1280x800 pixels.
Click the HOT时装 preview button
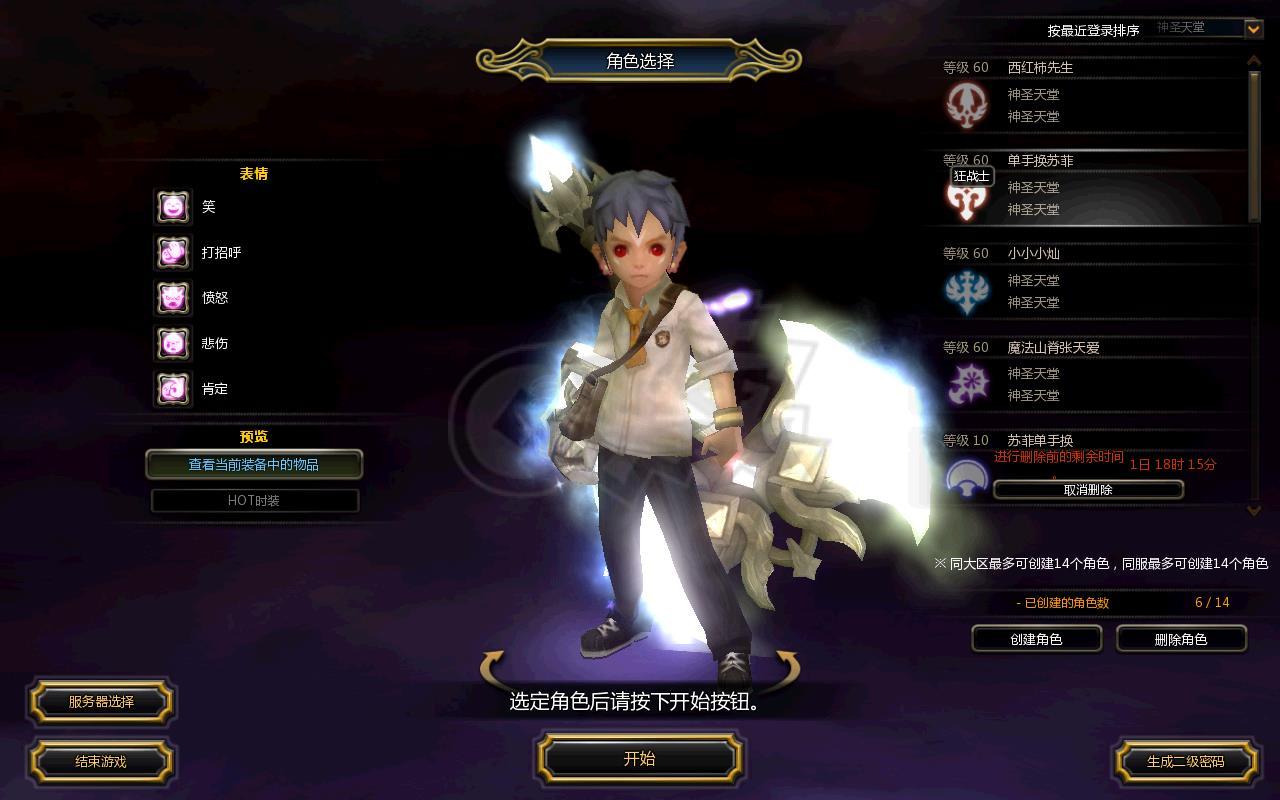(x=254, y=500)
